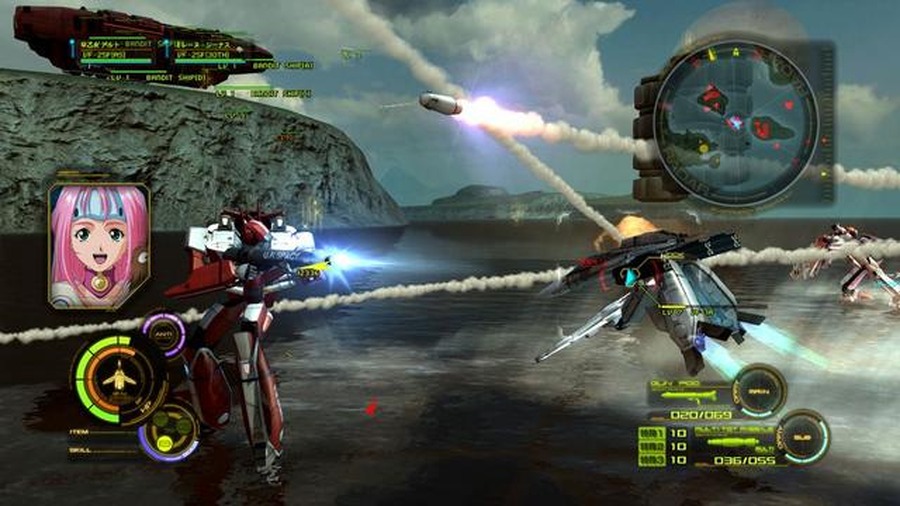Image resolution: width=900 pixels, height=506 pixels.
Task: Activate the MAIN weapon dial
Action: [x=759, y=390]
